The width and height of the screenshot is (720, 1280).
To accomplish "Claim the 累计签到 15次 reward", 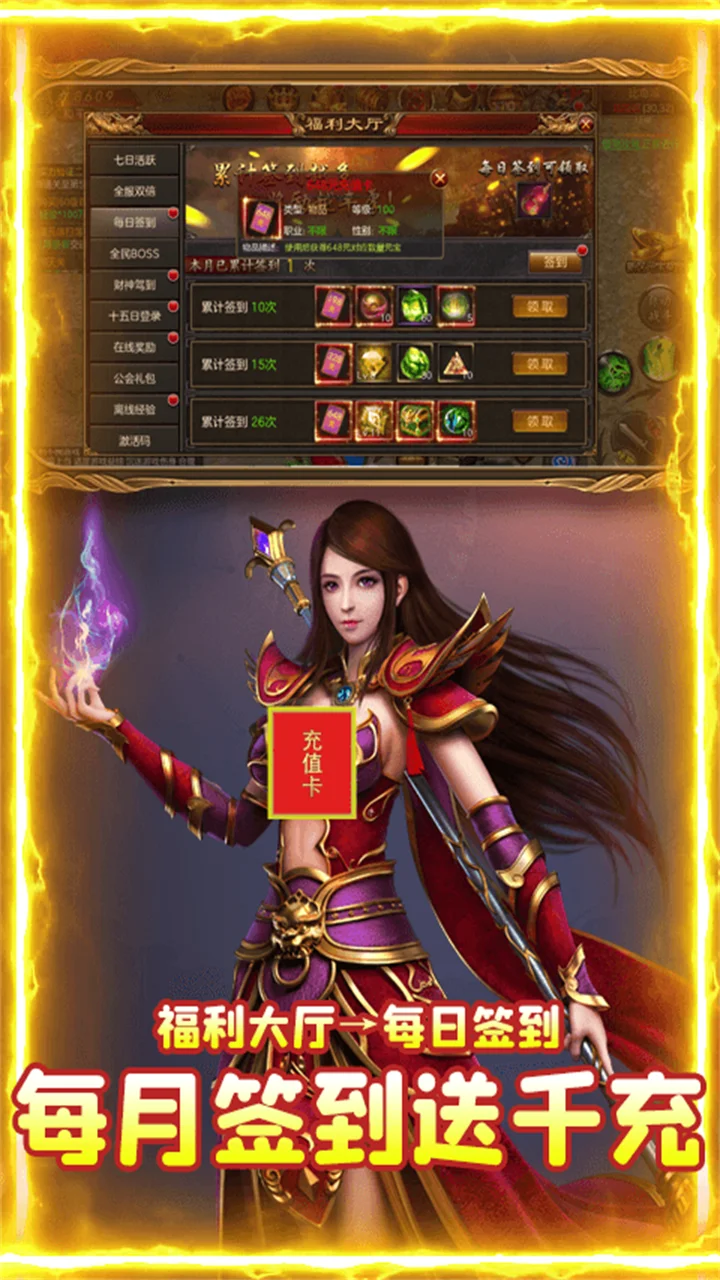I will (539, 364).
